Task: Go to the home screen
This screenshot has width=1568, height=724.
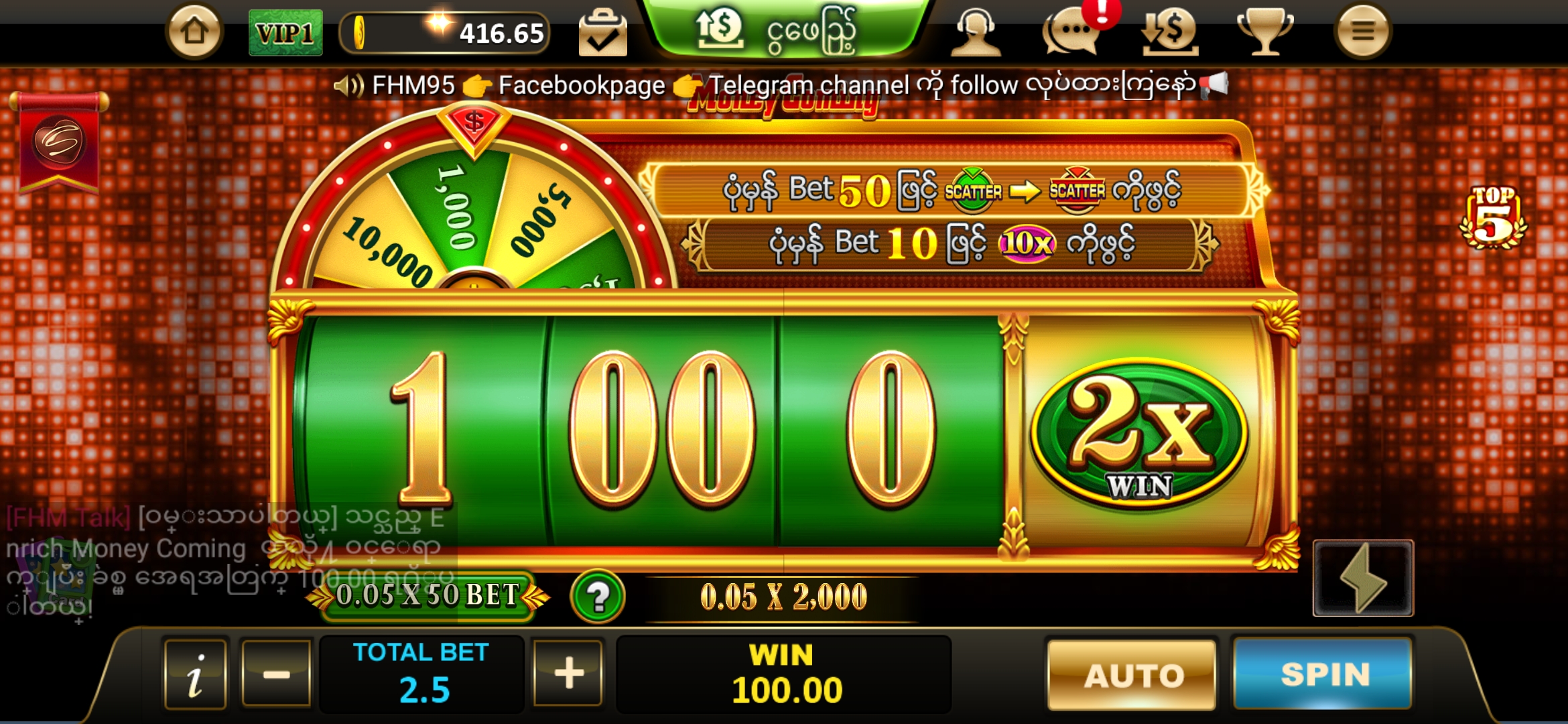Action: click(x=194, y=31)
